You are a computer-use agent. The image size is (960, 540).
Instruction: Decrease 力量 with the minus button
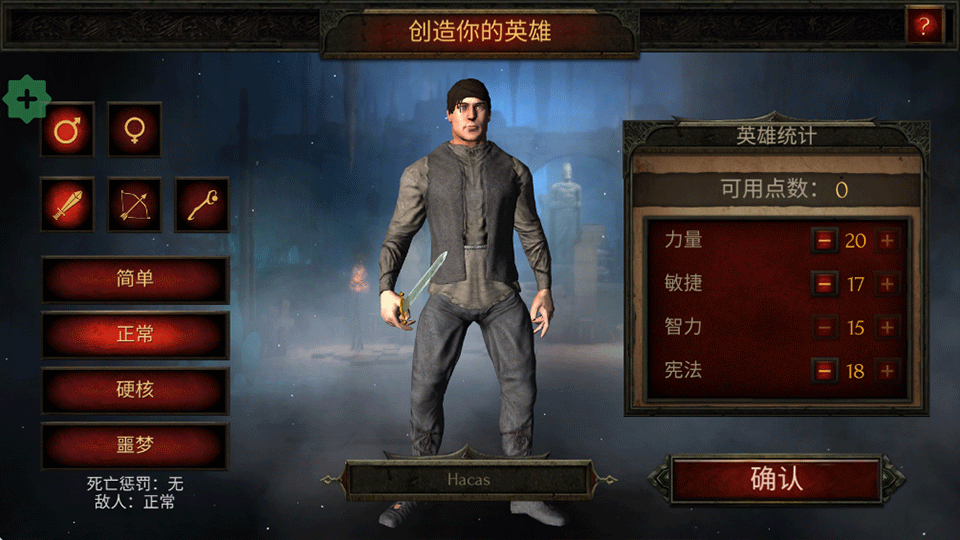click(824, 240)
